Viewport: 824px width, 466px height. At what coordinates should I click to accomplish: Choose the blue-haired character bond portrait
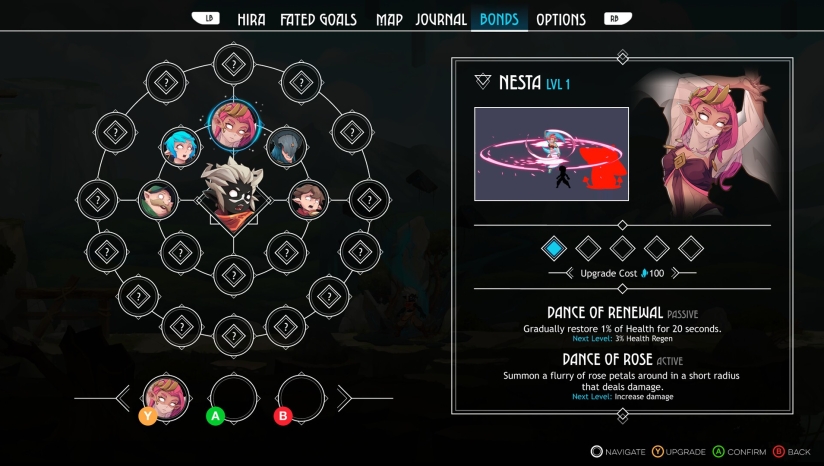pos(182,148)
